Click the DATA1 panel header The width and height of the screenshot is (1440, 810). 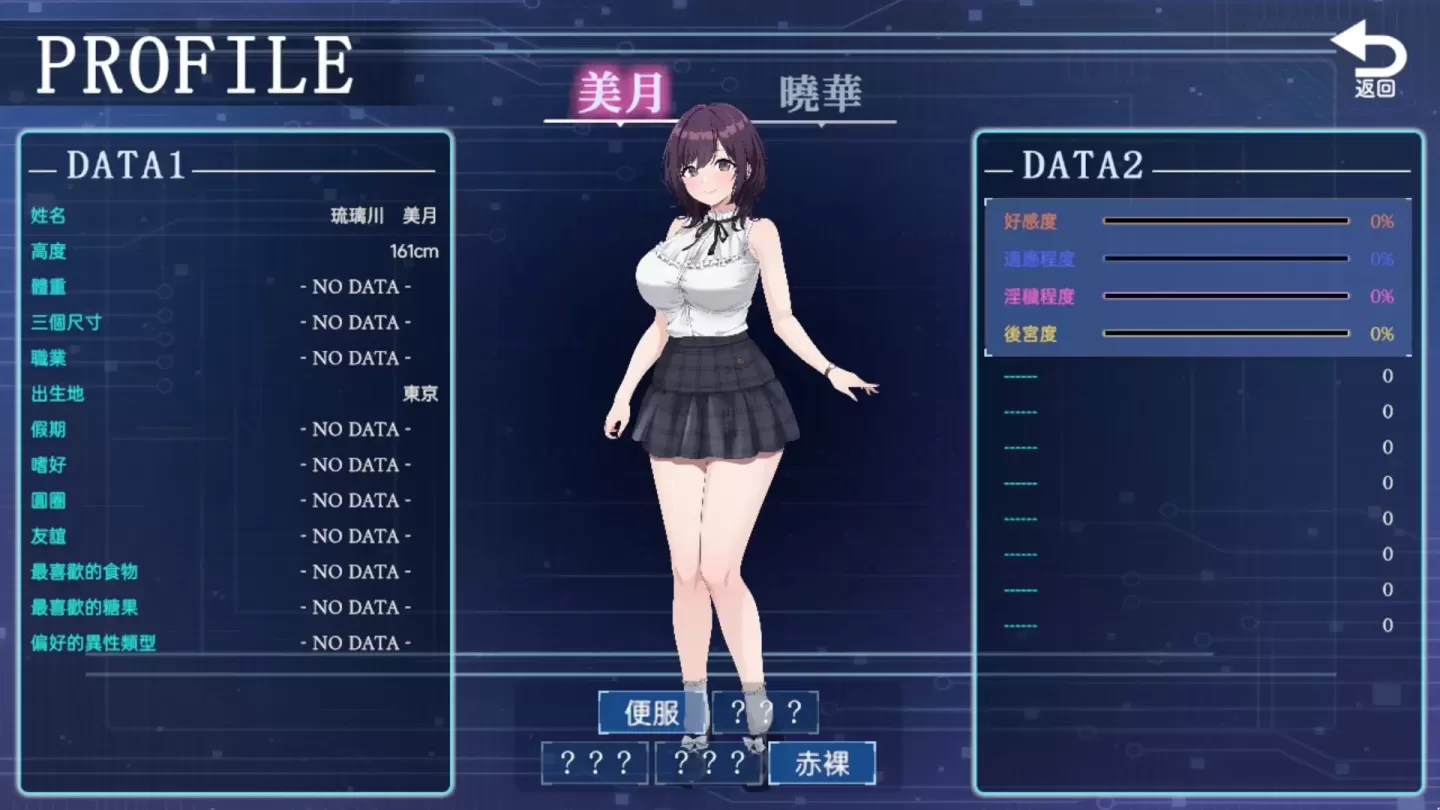point(122,167)
